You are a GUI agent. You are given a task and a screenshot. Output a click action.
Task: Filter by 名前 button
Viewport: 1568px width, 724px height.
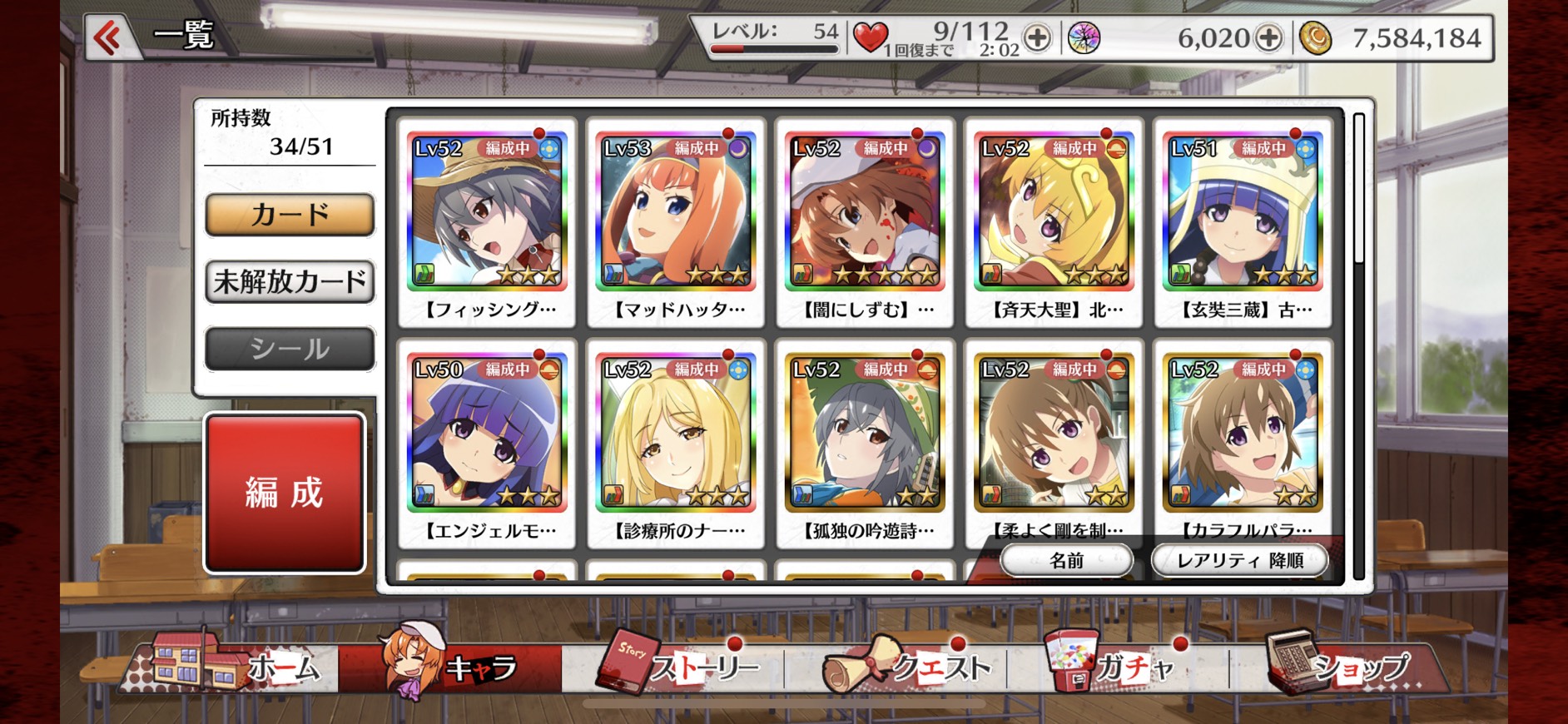pyautogui.click(x=1066, y=560)
